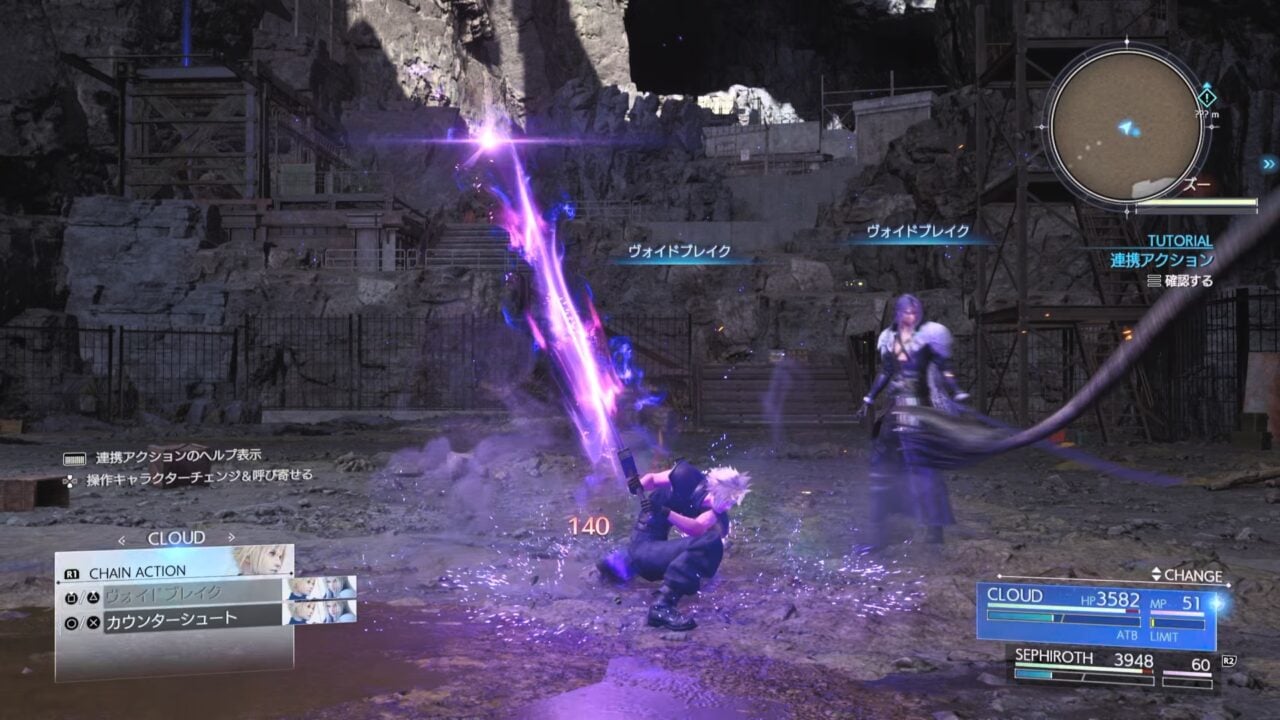Screen dimensions: 1280x720
Task: Click the ヴォイドブレイク nameplate above Sephiroth
Action: [916, 231]
